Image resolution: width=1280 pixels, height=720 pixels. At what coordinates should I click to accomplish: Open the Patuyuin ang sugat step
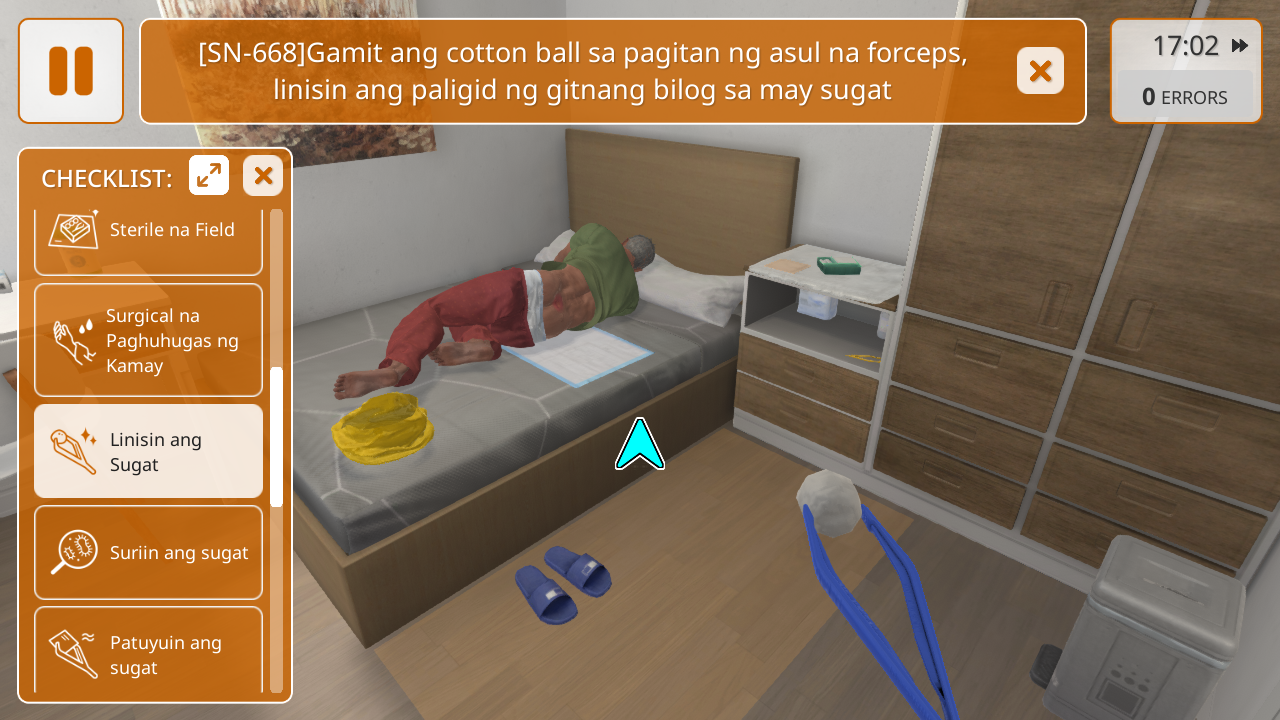pos(148,650)
